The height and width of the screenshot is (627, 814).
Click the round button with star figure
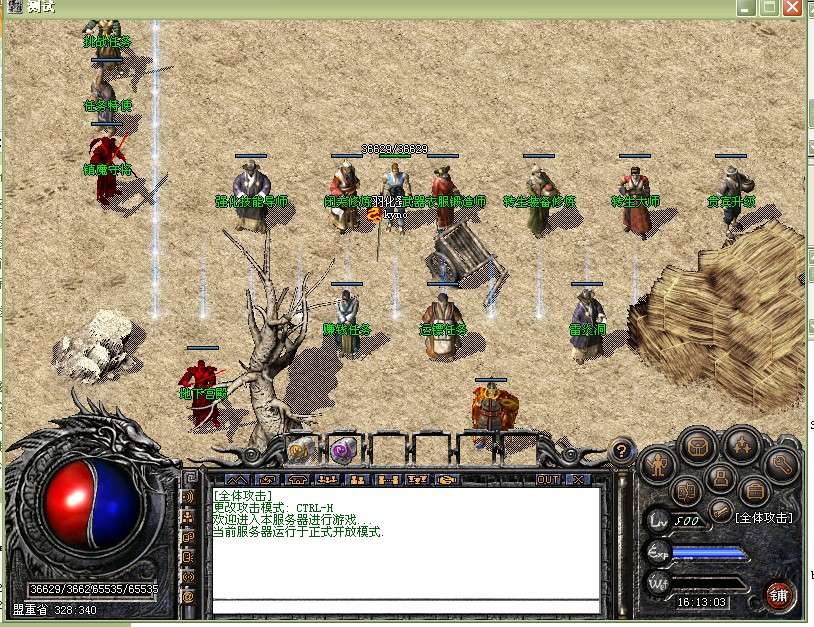(x=743, y=445)
